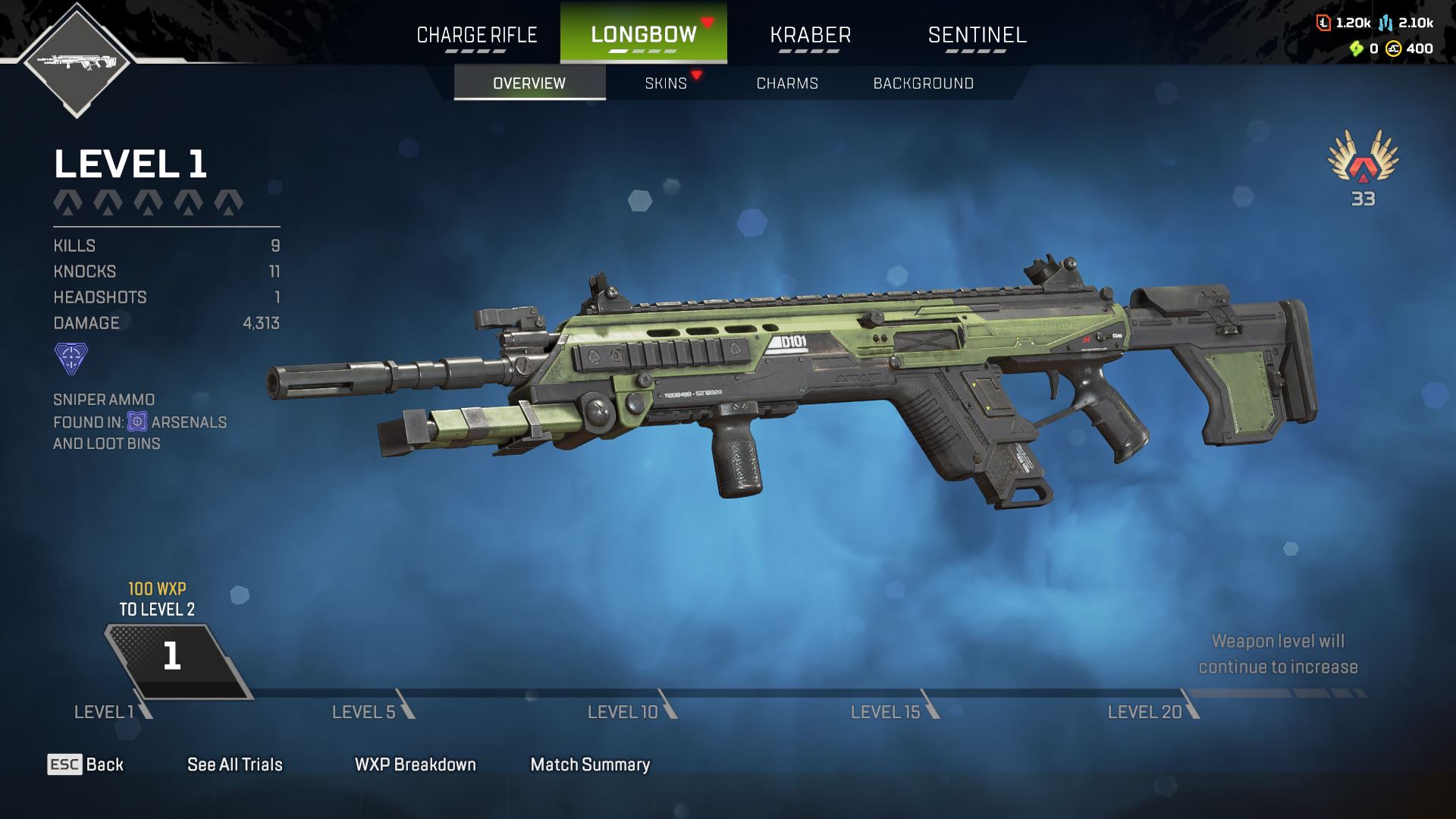Click the purple sniper ammo icon
Viewport: 1456px width, 819px height.
click(x=71, y=358)
